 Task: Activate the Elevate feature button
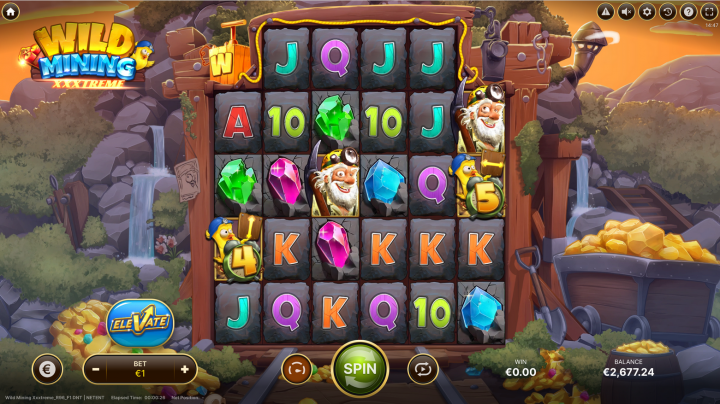point(139,322)
